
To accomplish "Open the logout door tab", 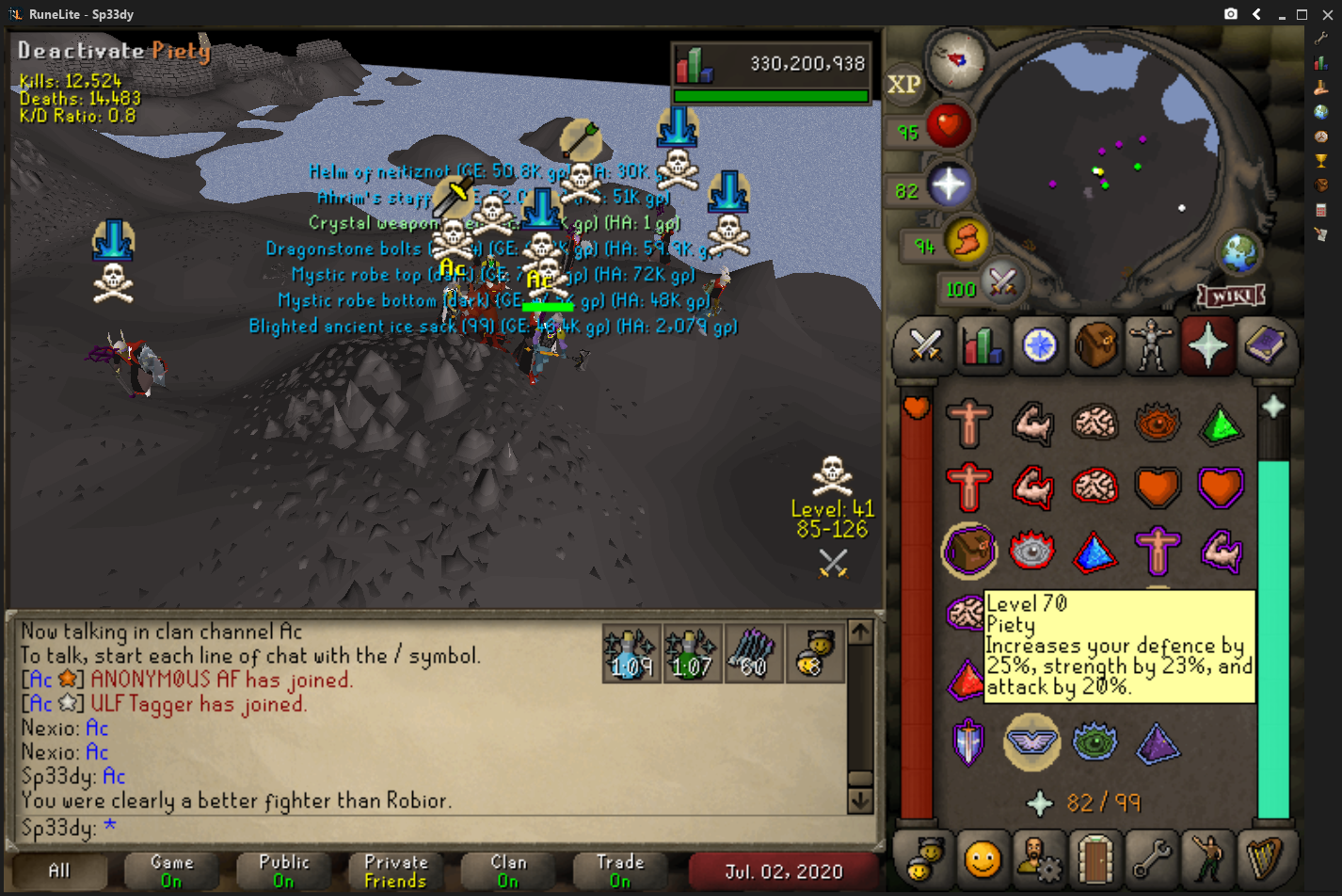I will tap(1095, 858).
